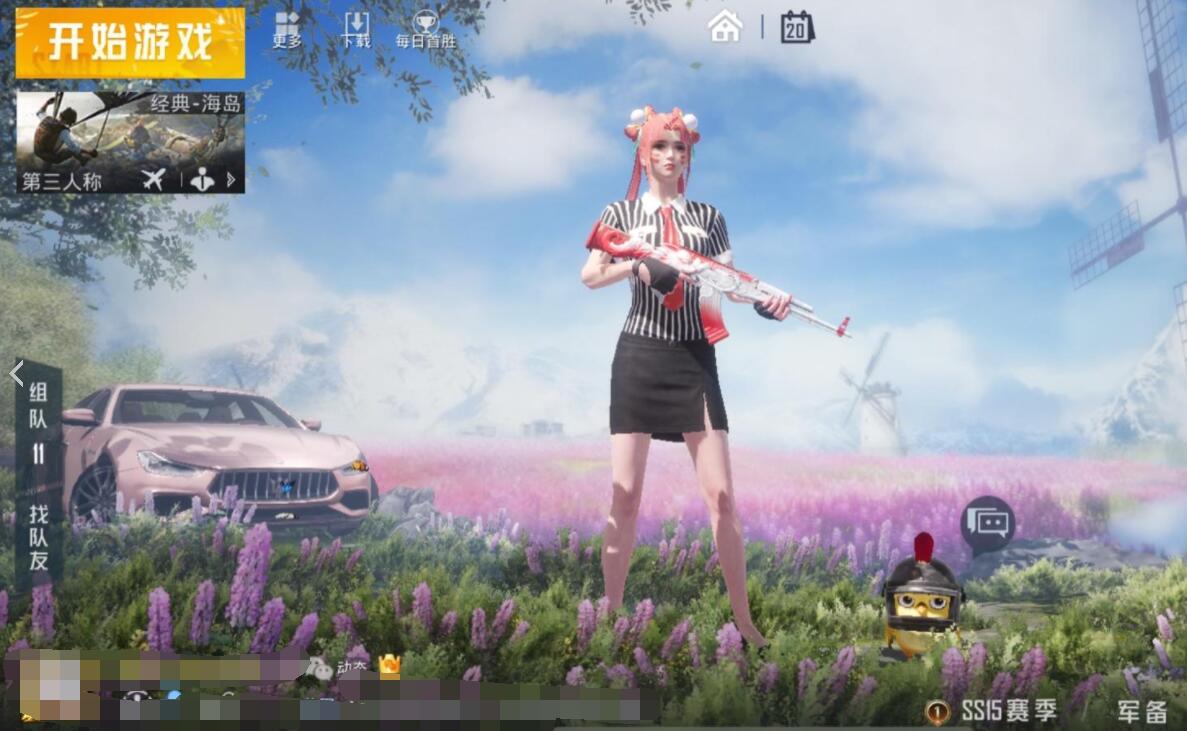Open the 下载 download icon

pyautogui.click(x=356, y=30)
